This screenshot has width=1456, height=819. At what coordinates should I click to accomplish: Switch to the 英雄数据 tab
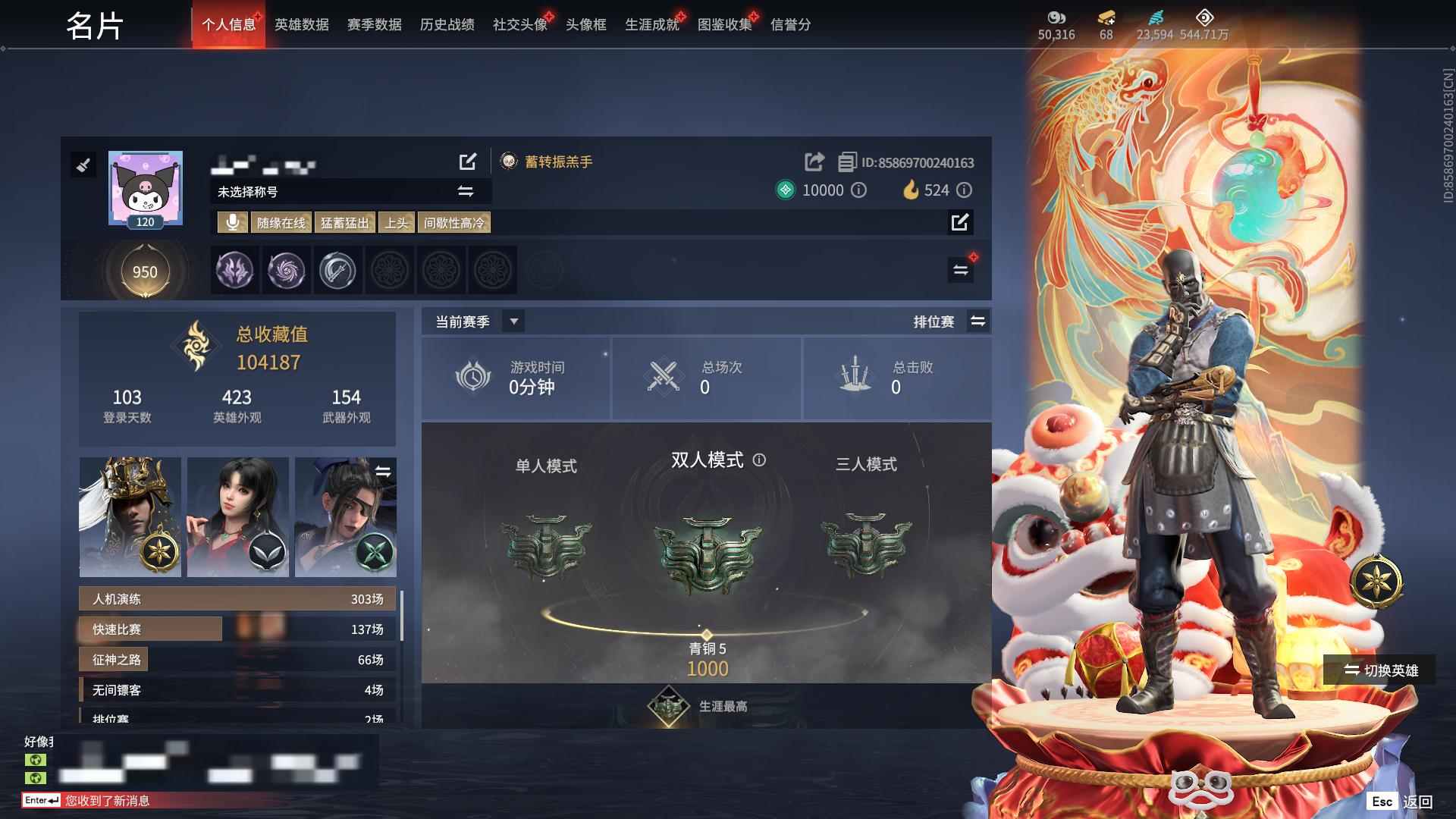point(302,24)
